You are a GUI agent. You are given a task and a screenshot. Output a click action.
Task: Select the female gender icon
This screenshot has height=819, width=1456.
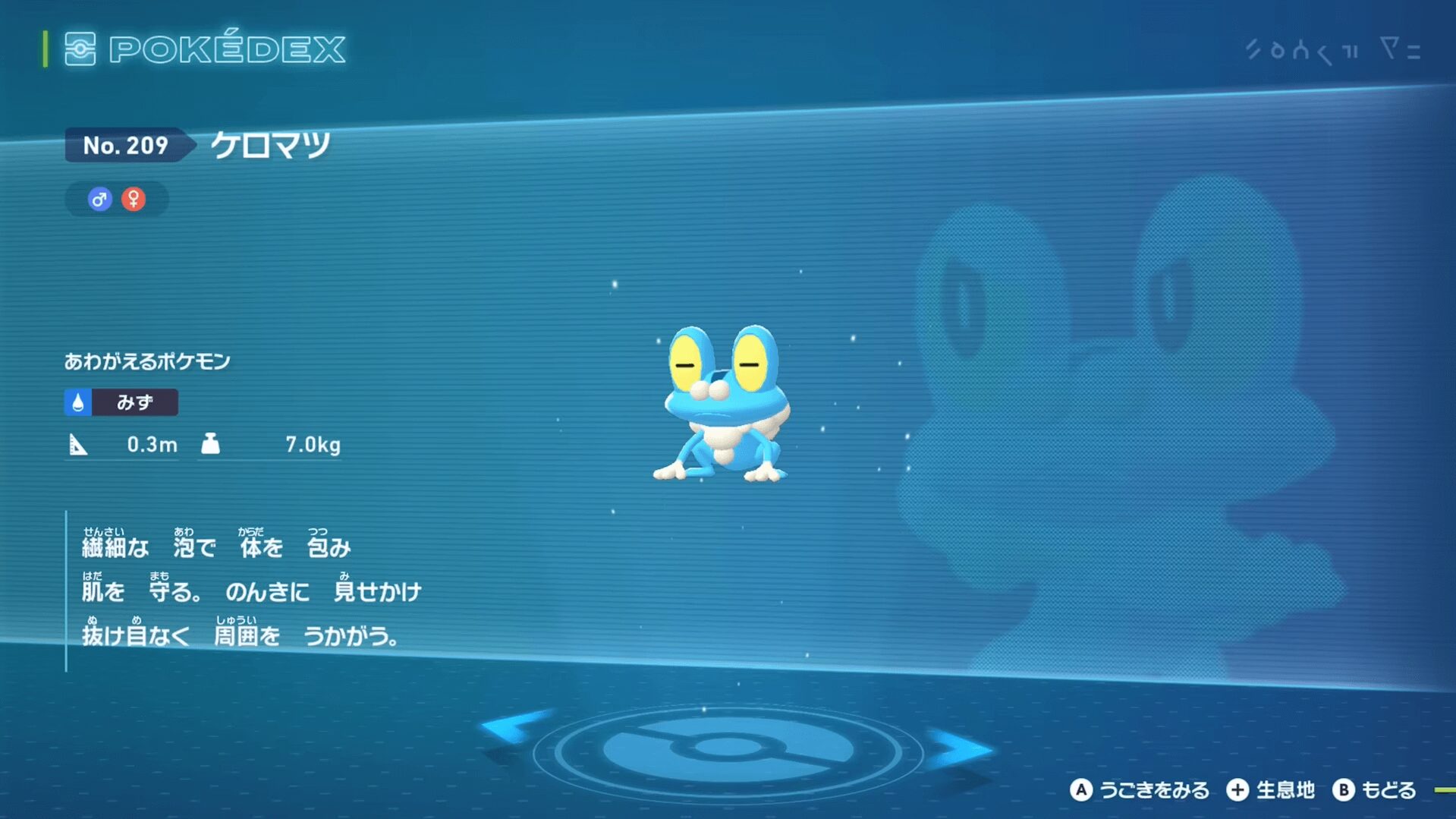pyautogui.click(x=134, y=200)
